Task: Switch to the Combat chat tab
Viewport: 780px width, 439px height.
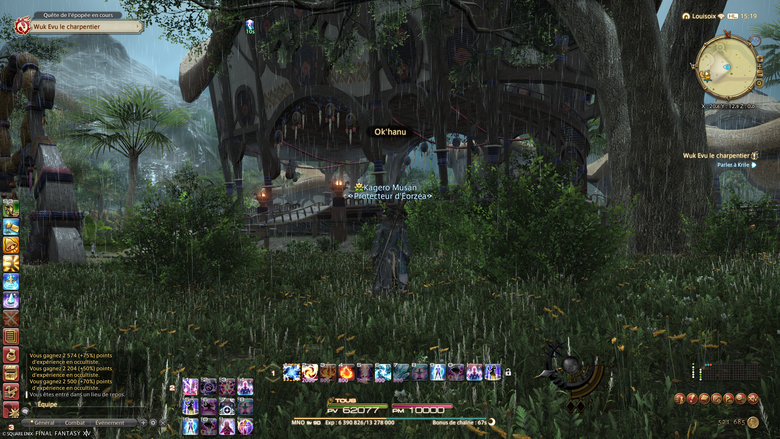Action: 75,423
